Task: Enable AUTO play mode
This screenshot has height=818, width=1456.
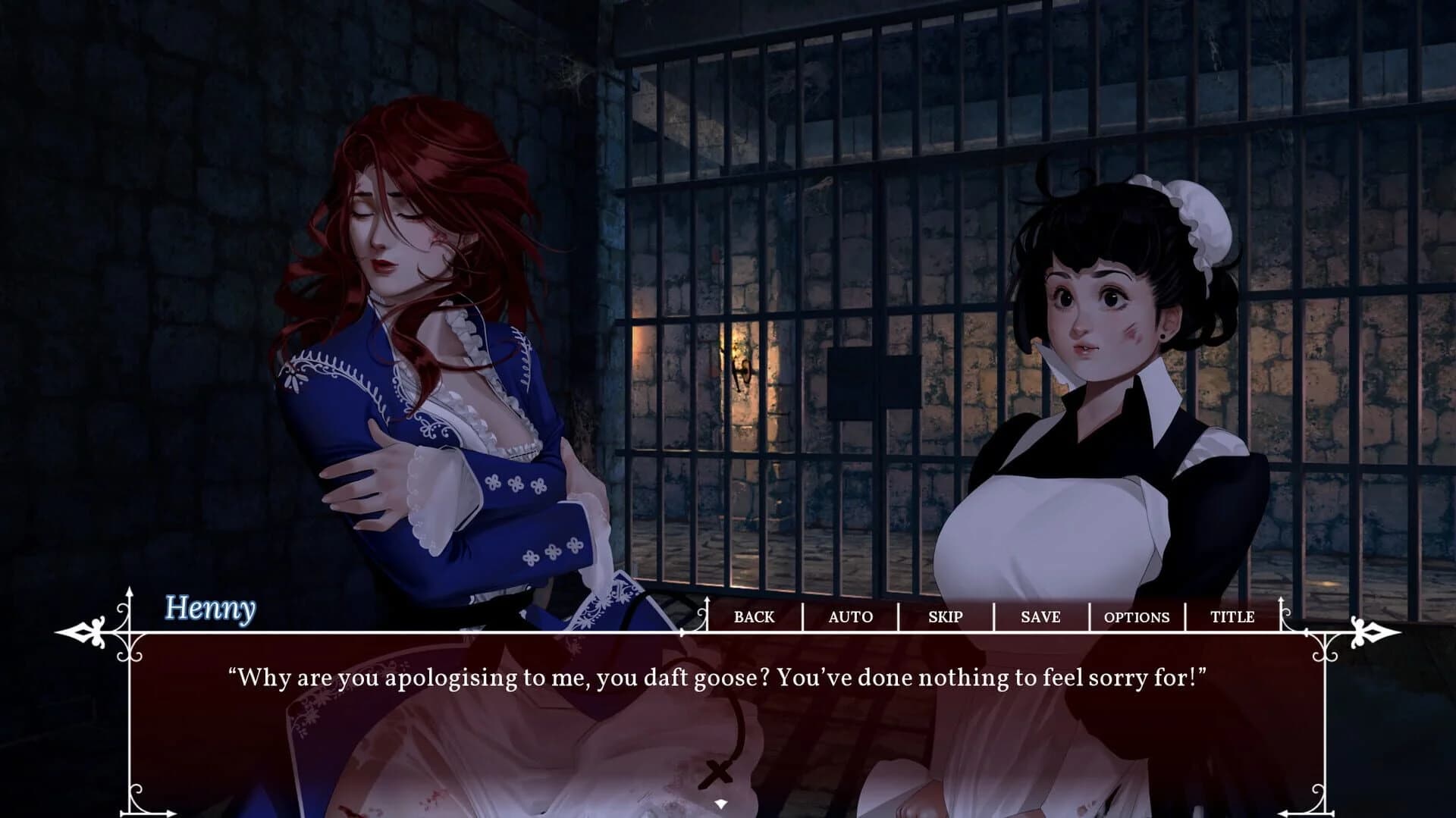Action: 850,617
